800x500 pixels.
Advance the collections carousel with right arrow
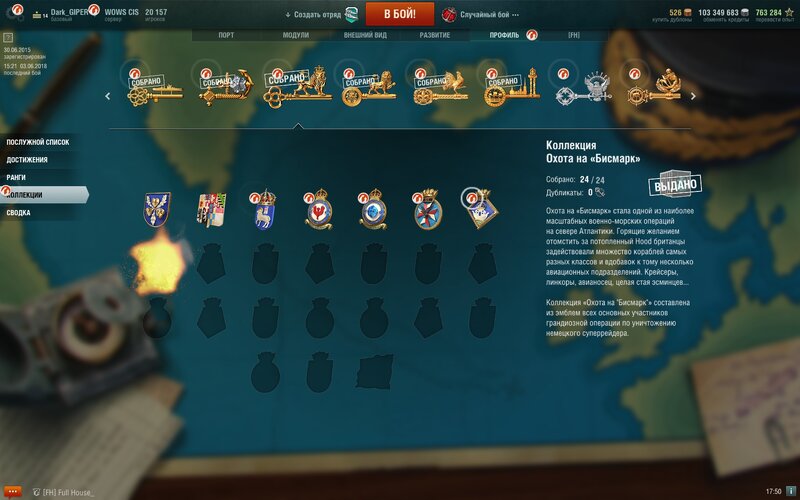click(692, 97)
